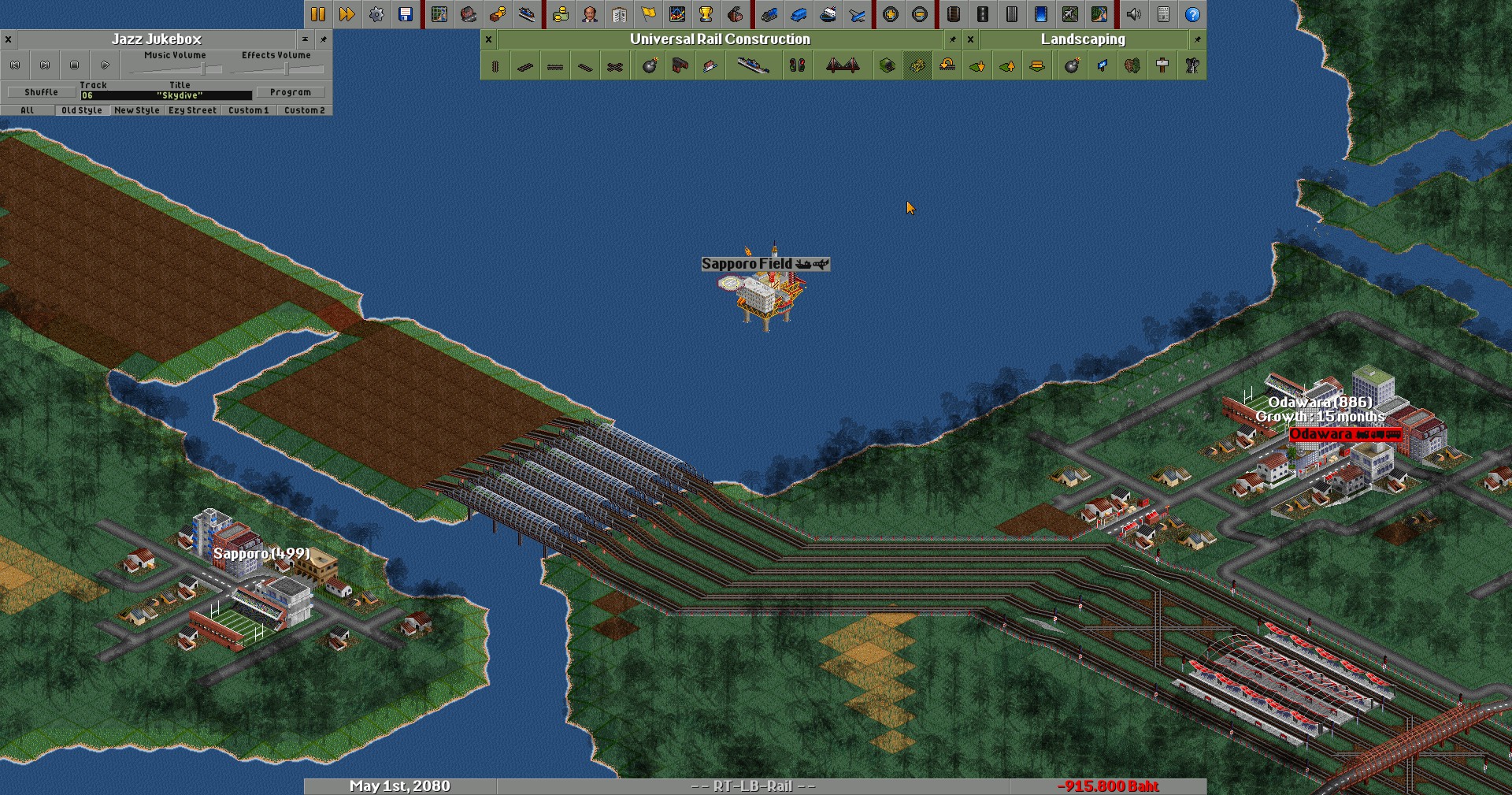1512x795 pixels.
Task: Select the New Style music playlist
Action: tap(136, 110)
